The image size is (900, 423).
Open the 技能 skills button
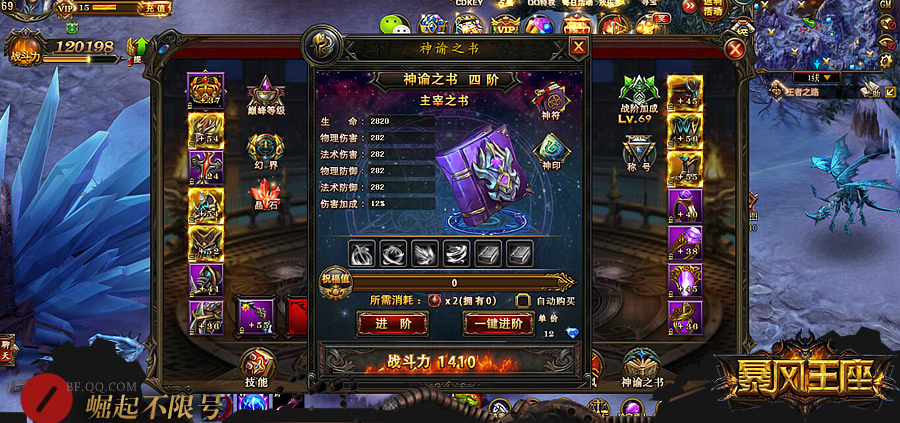(259, 364)
